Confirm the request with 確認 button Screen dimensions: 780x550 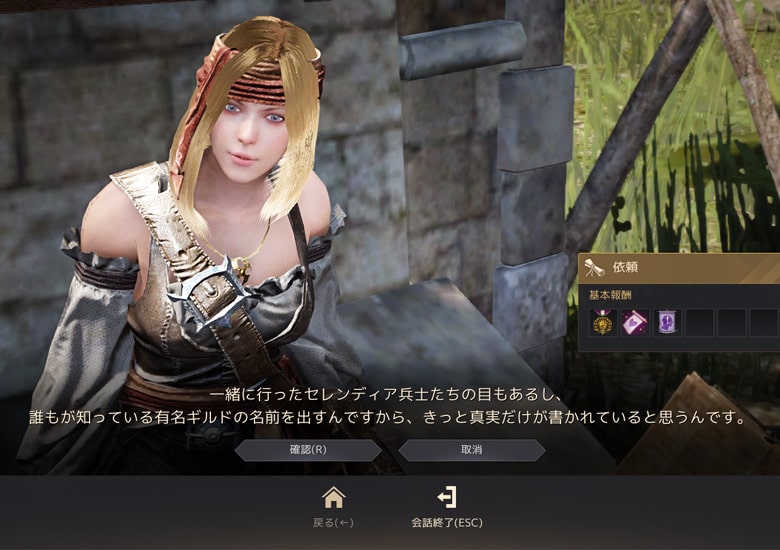pyautogui.click(x=308, y=450)
